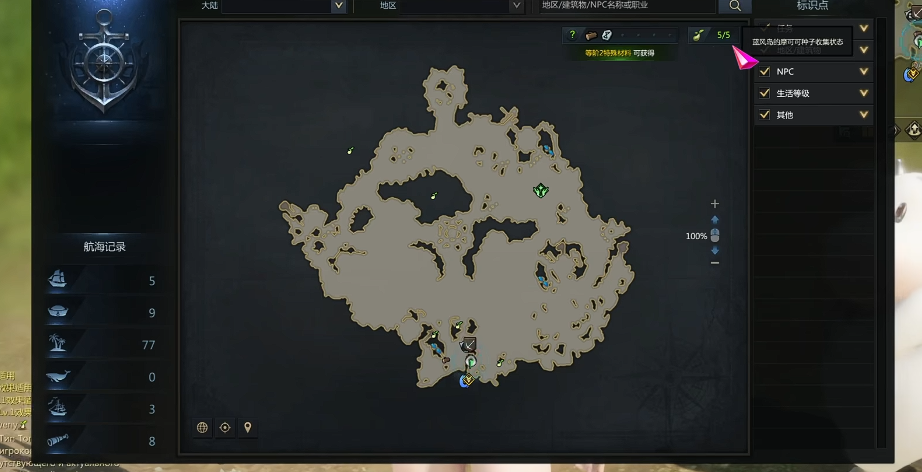Viewport: 922px width, 472px height.
Task: Toggle the 其他 marker checkbox
Action: tap(765, 115)
